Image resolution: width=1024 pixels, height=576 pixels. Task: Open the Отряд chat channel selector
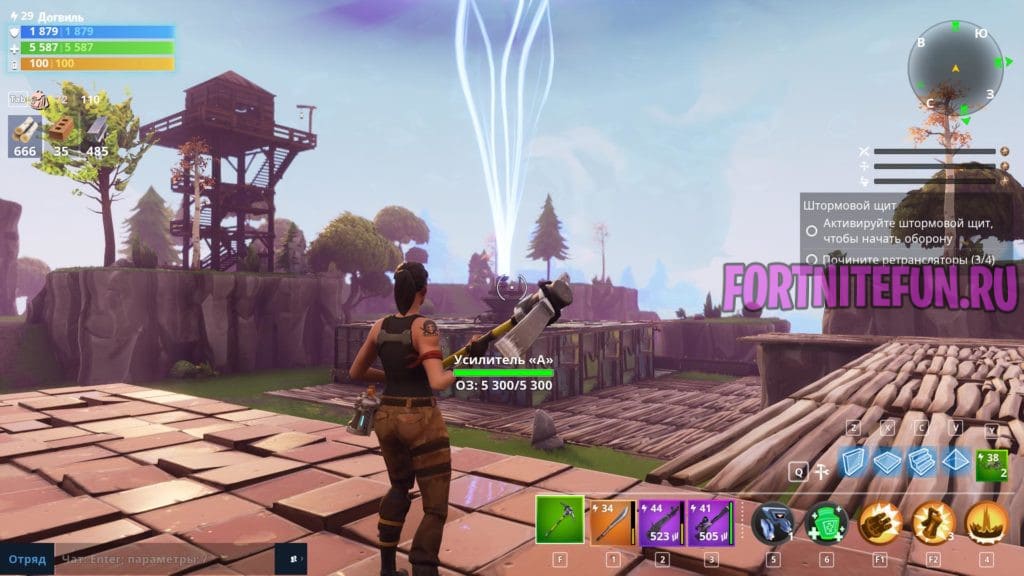tap(27, 557)
